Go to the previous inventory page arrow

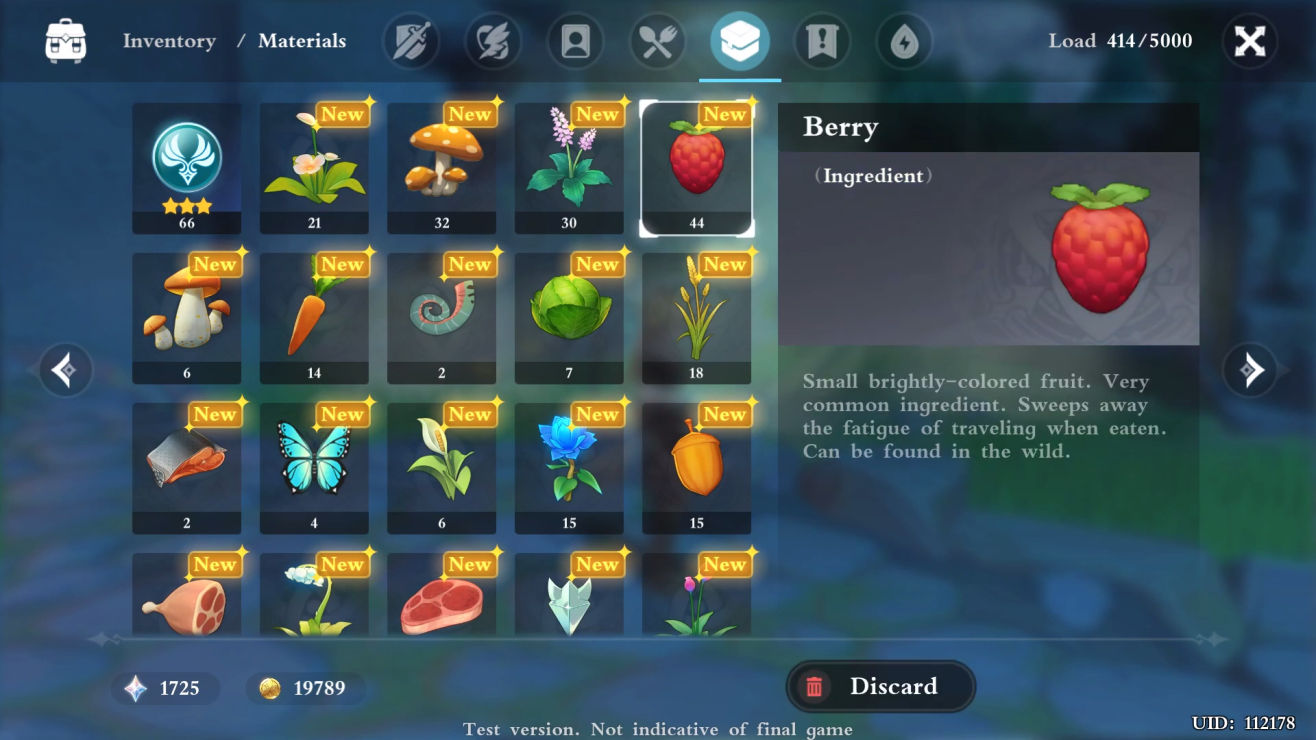[x=66, y=370]
